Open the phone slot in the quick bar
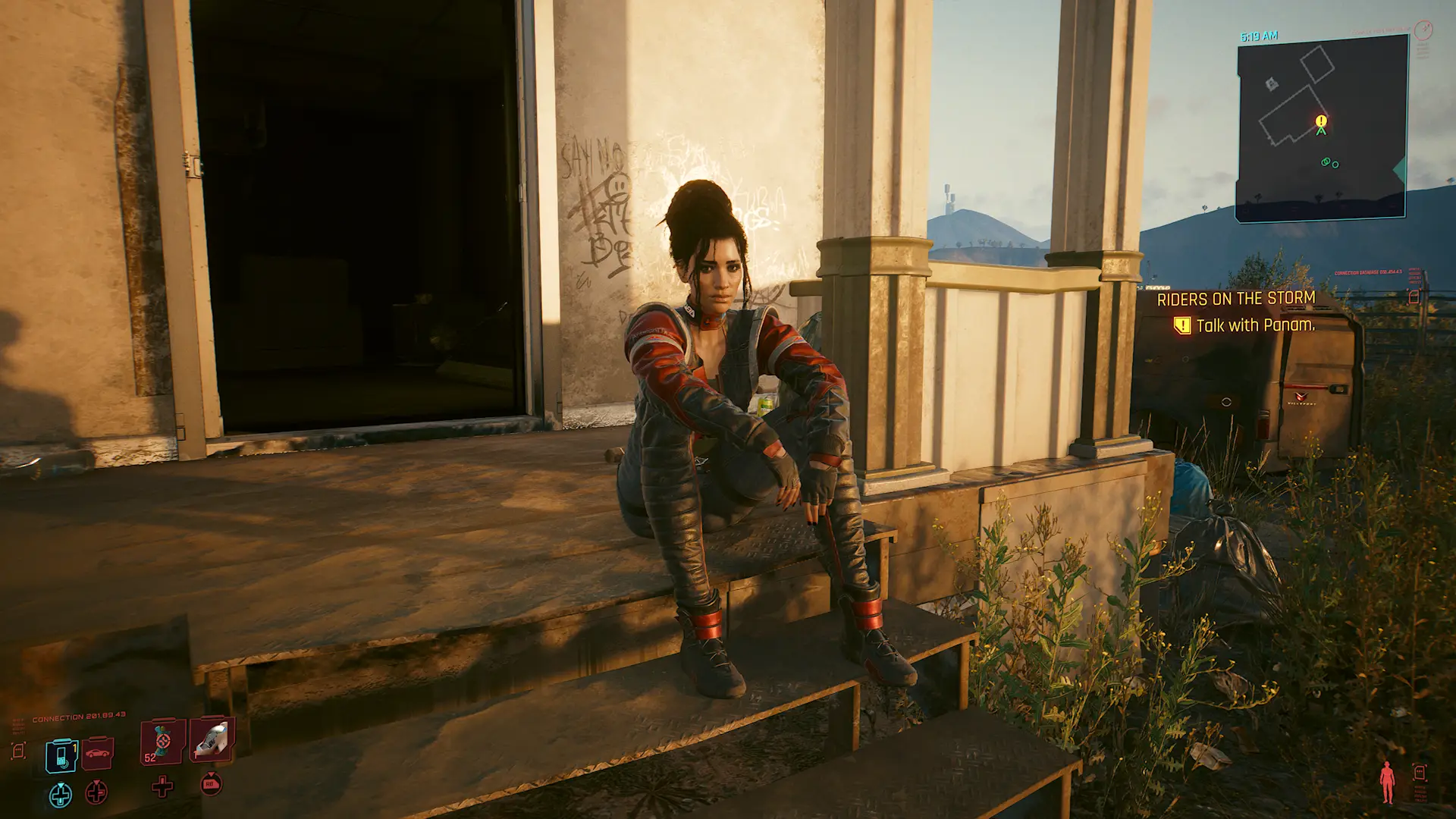The image size is (1456, 819). click(61, 755)
